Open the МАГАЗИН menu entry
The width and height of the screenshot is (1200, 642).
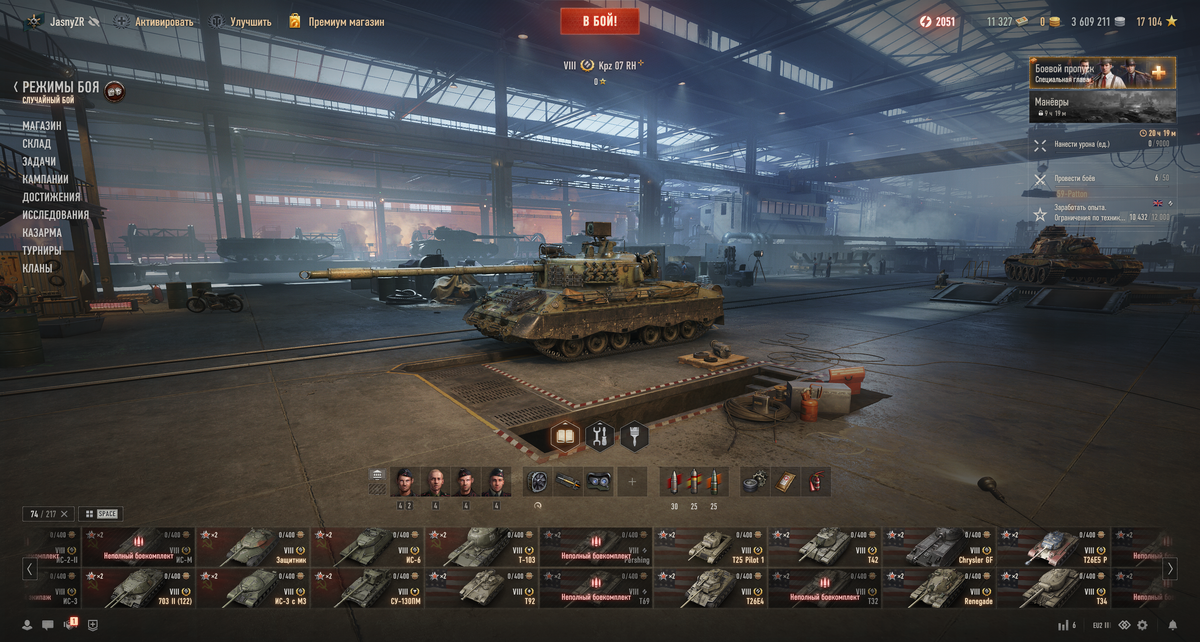click(x=42, y=126)
